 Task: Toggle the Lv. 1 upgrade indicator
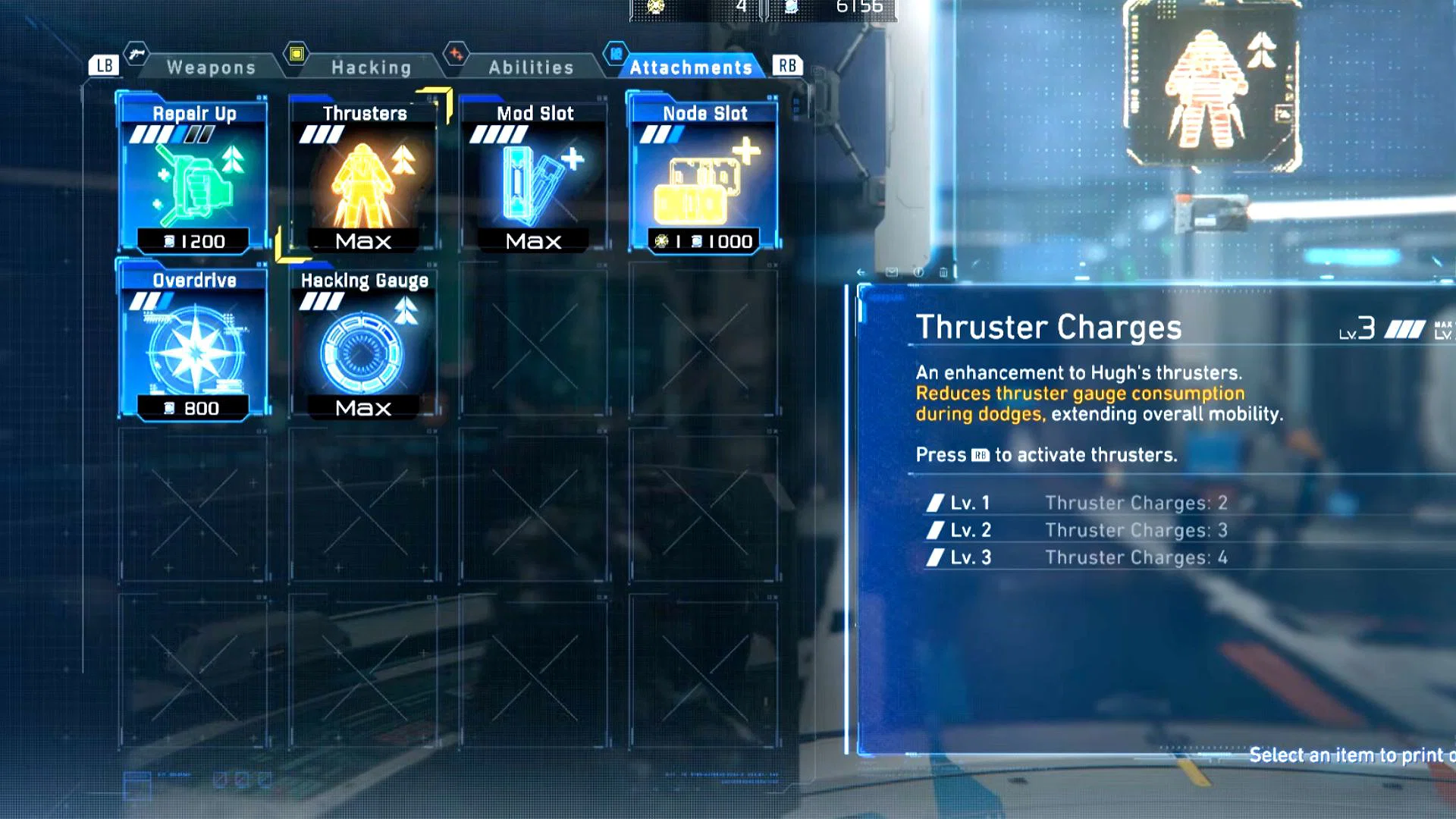coord(937,502)
